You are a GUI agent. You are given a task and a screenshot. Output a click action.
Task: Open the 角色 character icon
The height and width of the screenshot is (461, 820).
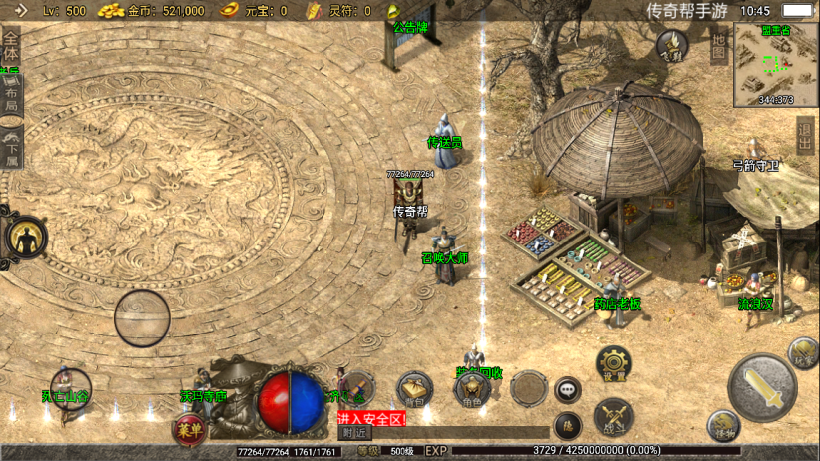point(471,390)
